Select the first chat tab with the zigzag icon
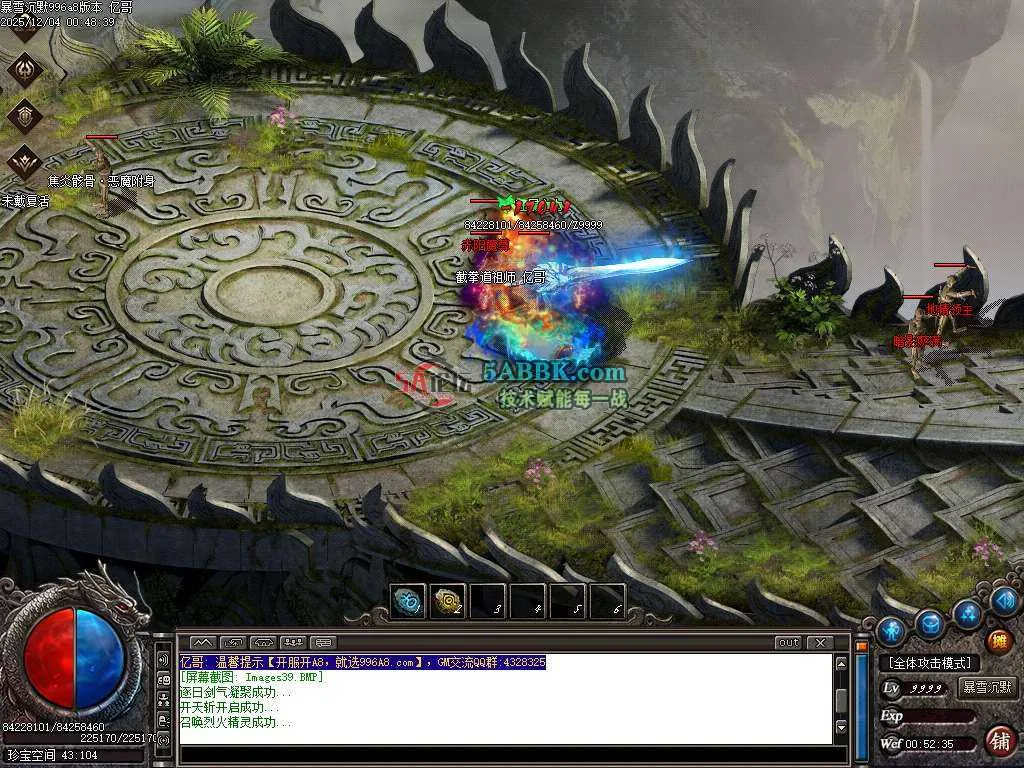Screen dimensions: 1024x768 tap(203, 642)
